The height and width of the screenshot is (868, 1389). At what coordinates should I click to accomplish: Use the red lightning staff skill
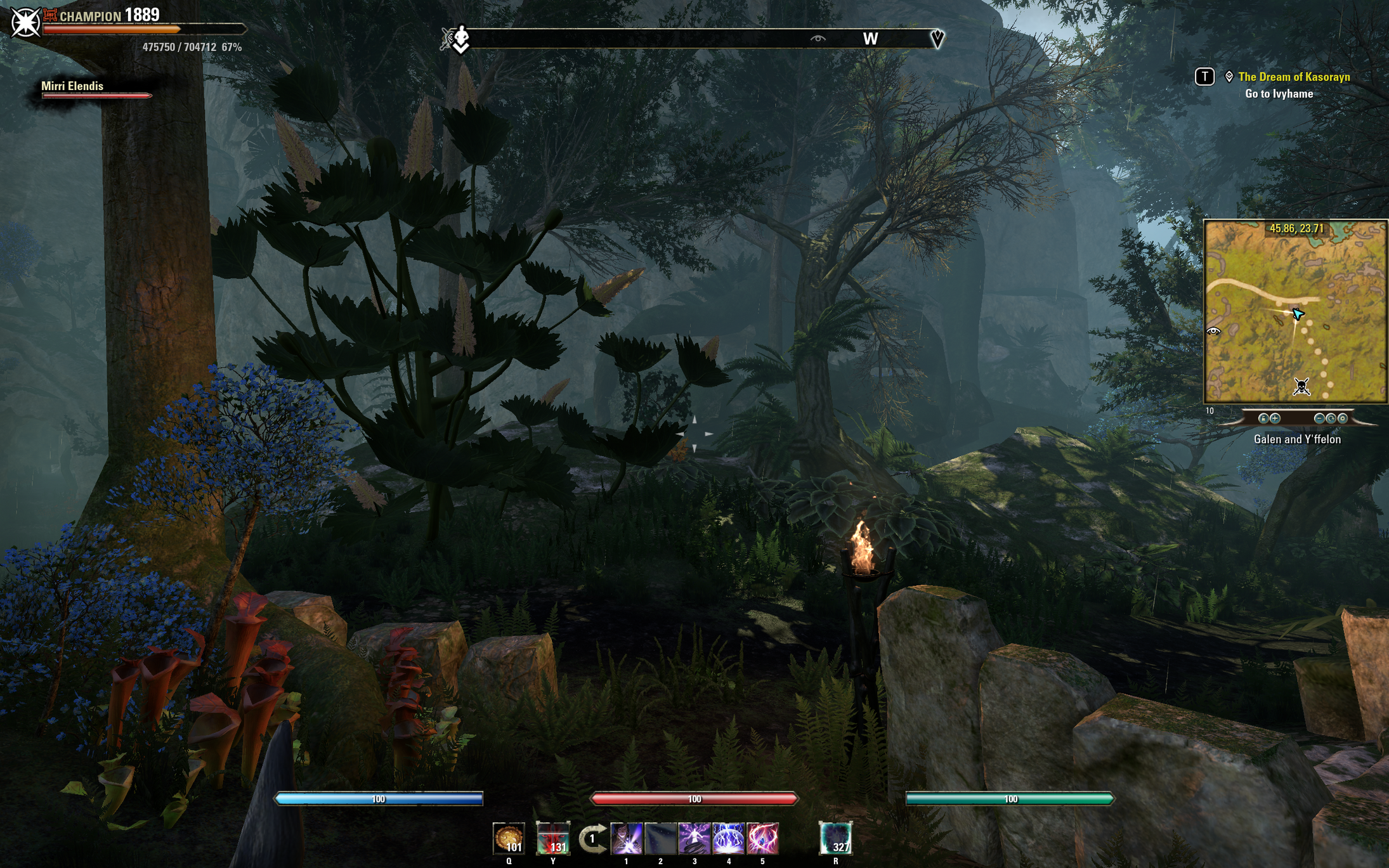pyautogui.click(x=762, y=838)
